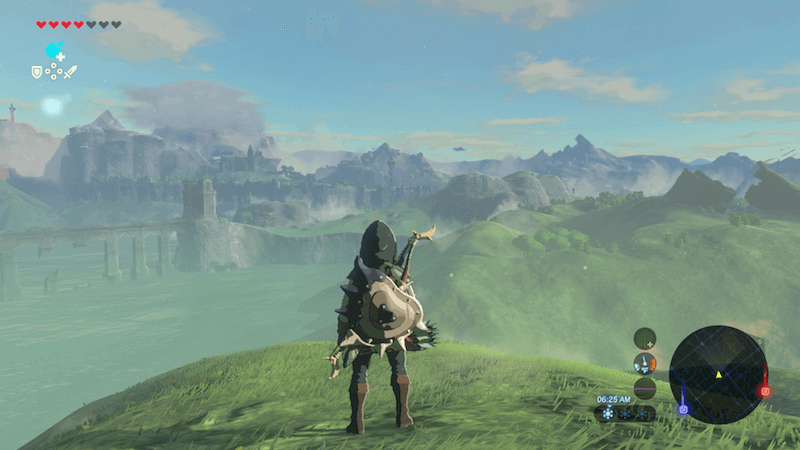Select the thermometer temperature gauge icon

tap(645, 363)
